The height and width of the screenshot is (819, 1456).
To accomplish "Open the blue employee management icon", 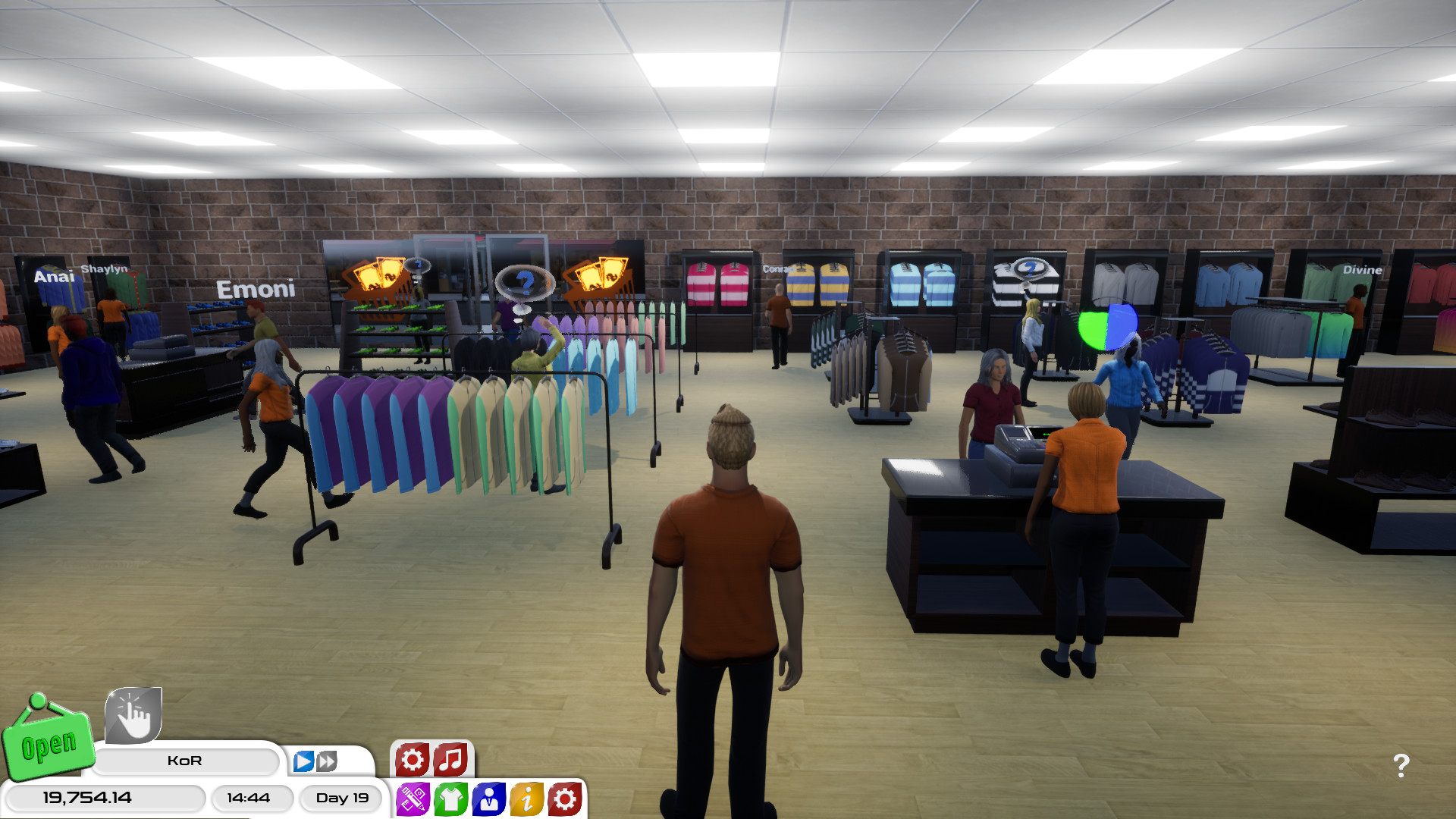I will [488, 798].
